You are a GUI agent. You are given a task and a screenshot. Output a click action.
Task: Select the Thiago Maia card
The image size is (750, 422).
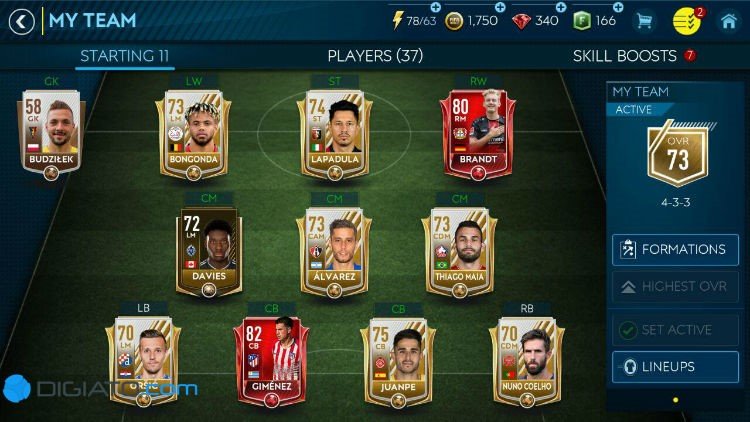(460, 252)
